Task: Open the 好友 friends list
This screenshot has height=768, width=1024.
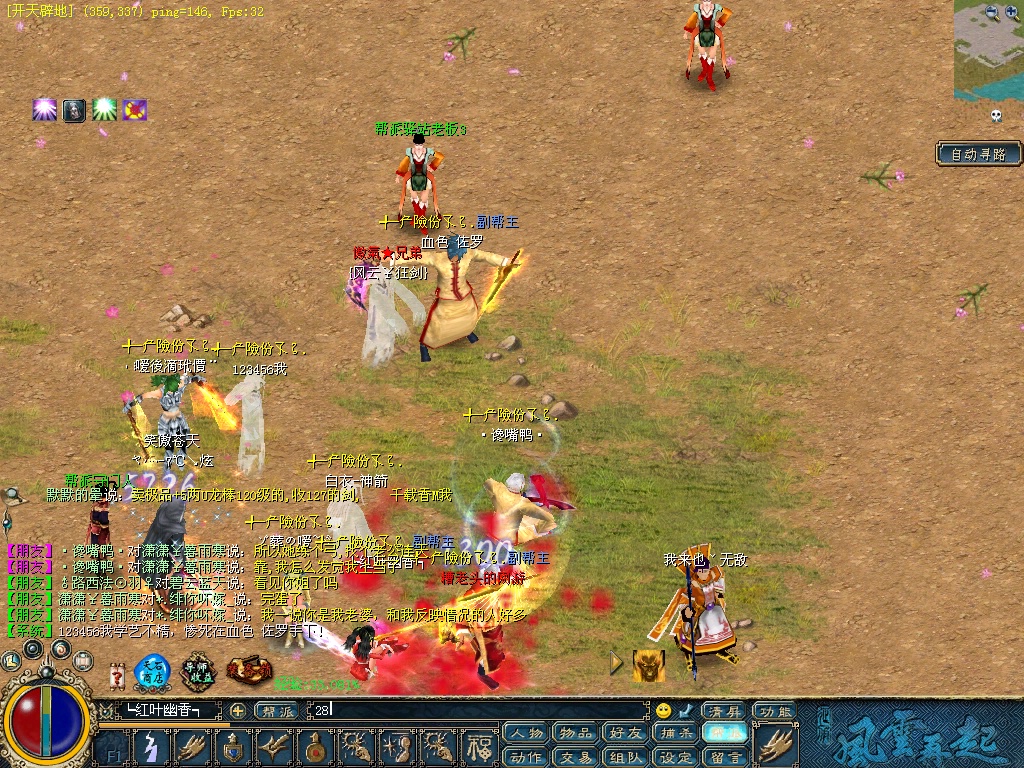Action: tap(626, 733)
